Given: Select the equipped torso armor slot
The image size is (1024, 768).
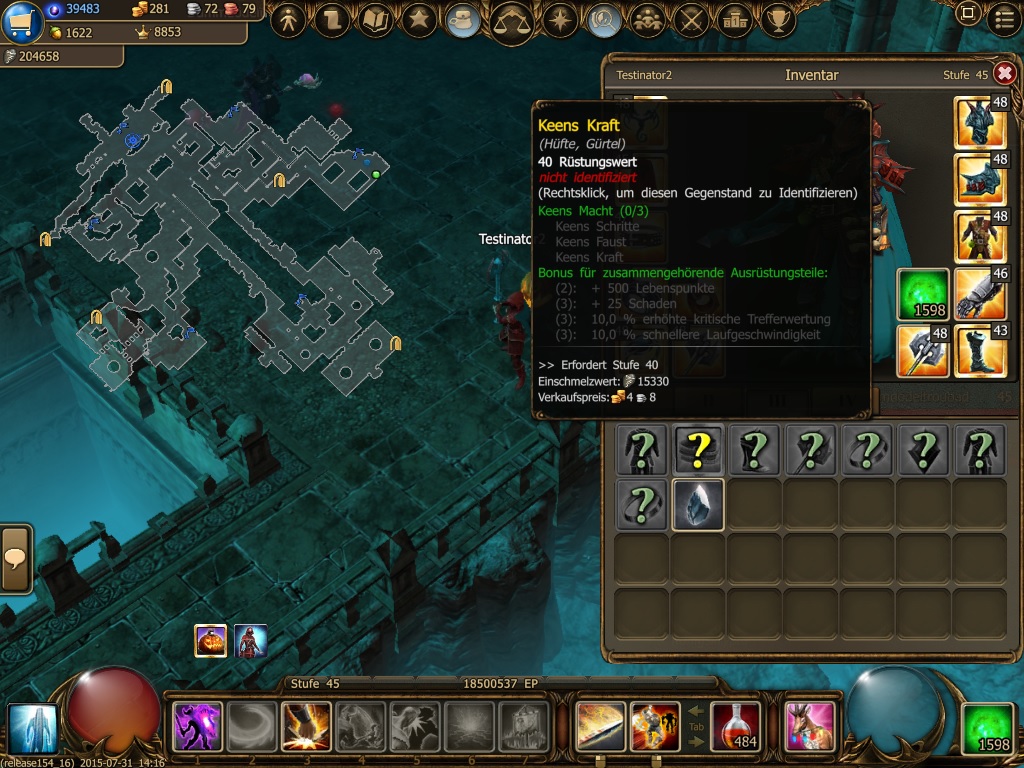Looking at the screenshot, I should (979, 237).
